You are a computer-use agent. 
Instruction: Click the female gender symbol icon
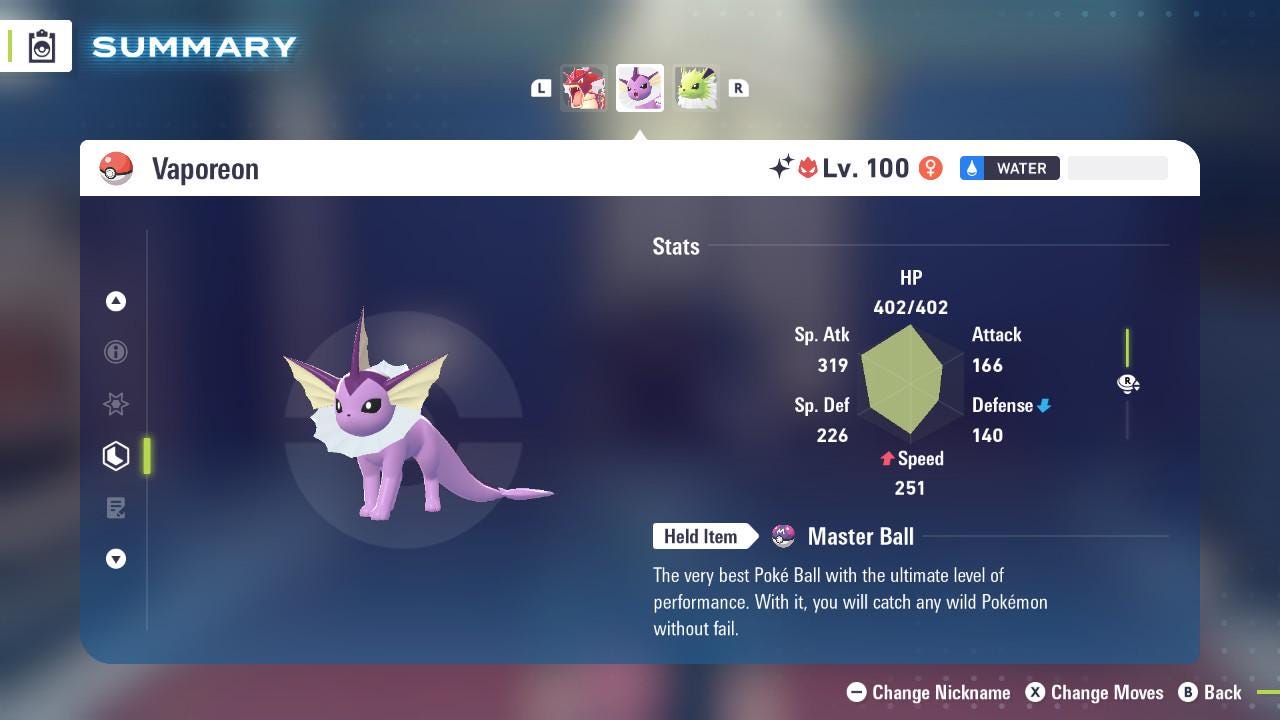point(930,168)
